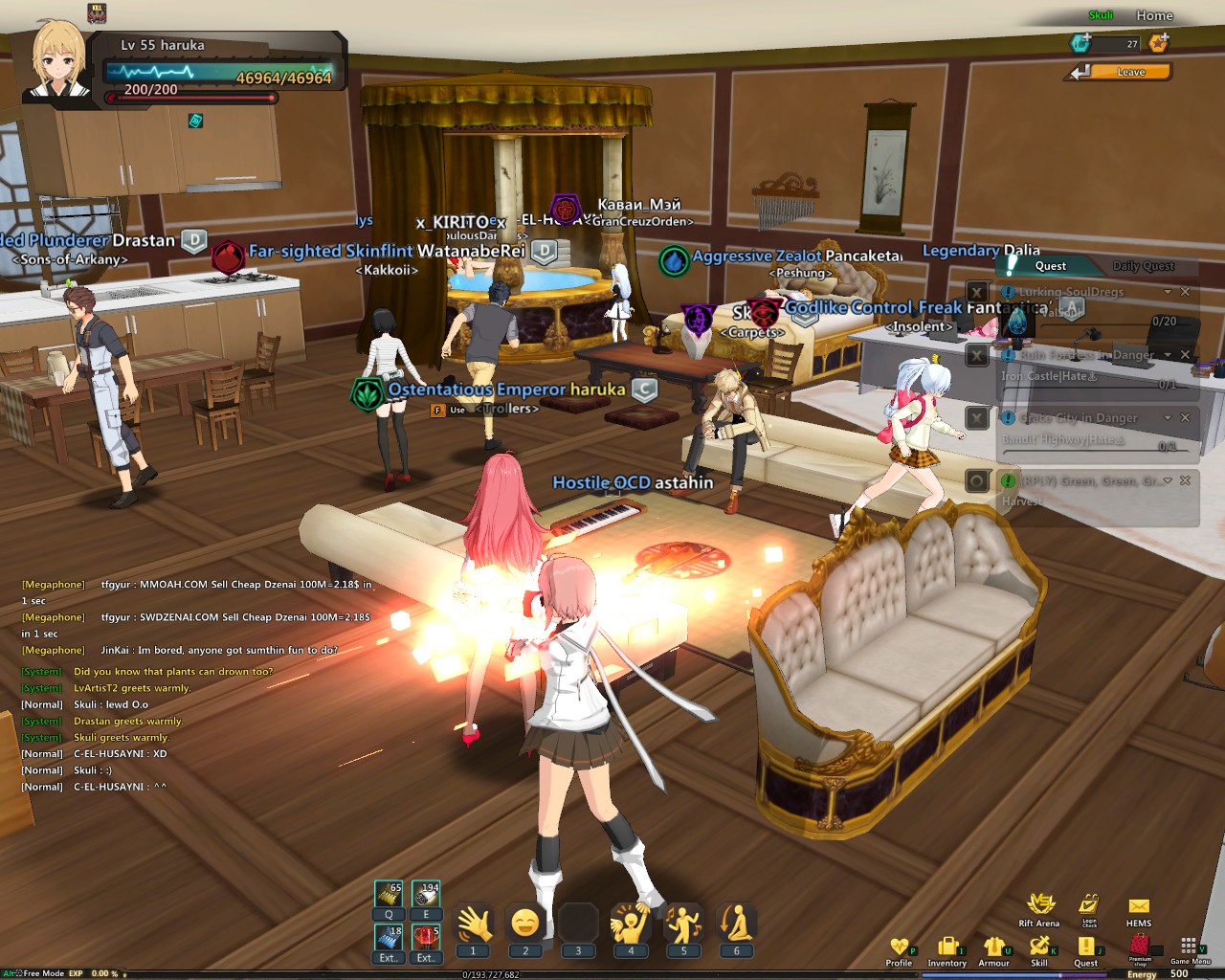
Task: Open the Armour screen
Action: pos(993,948)
